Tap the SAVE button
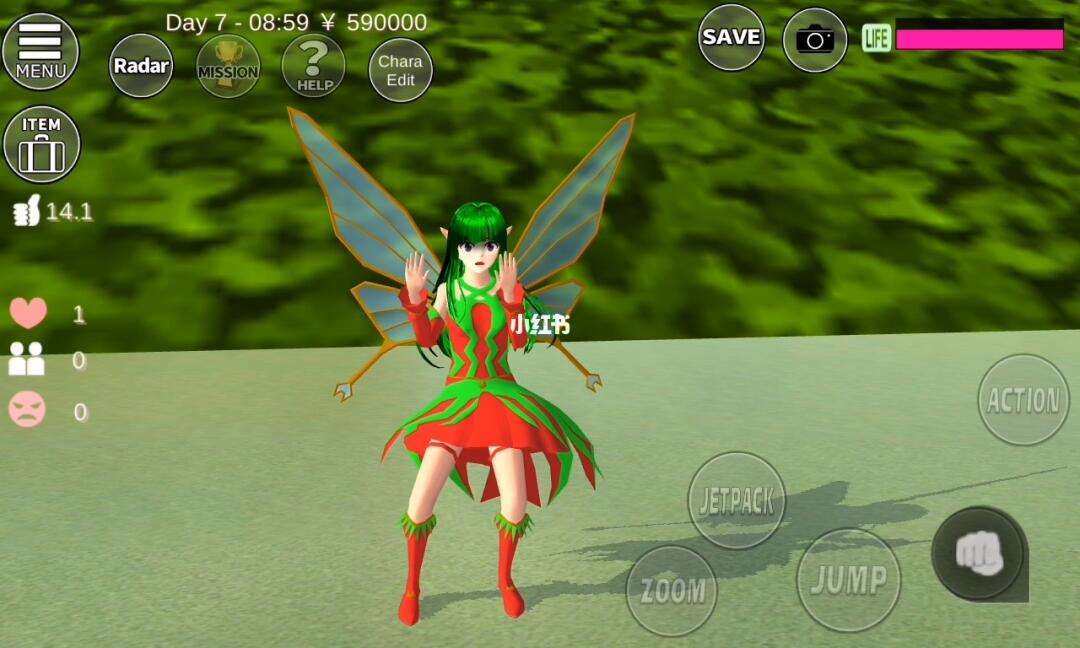The width and height of the screenshot is (1080, 648). [x=731, y=38]
